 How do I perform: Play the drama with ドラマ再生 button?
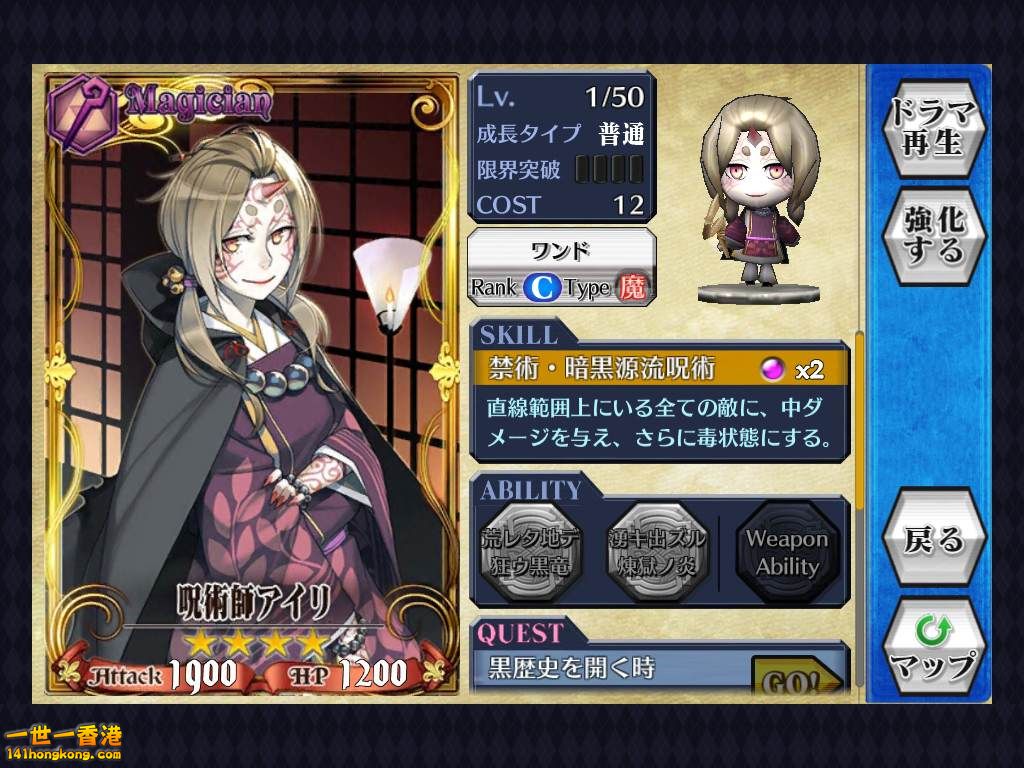934,130
